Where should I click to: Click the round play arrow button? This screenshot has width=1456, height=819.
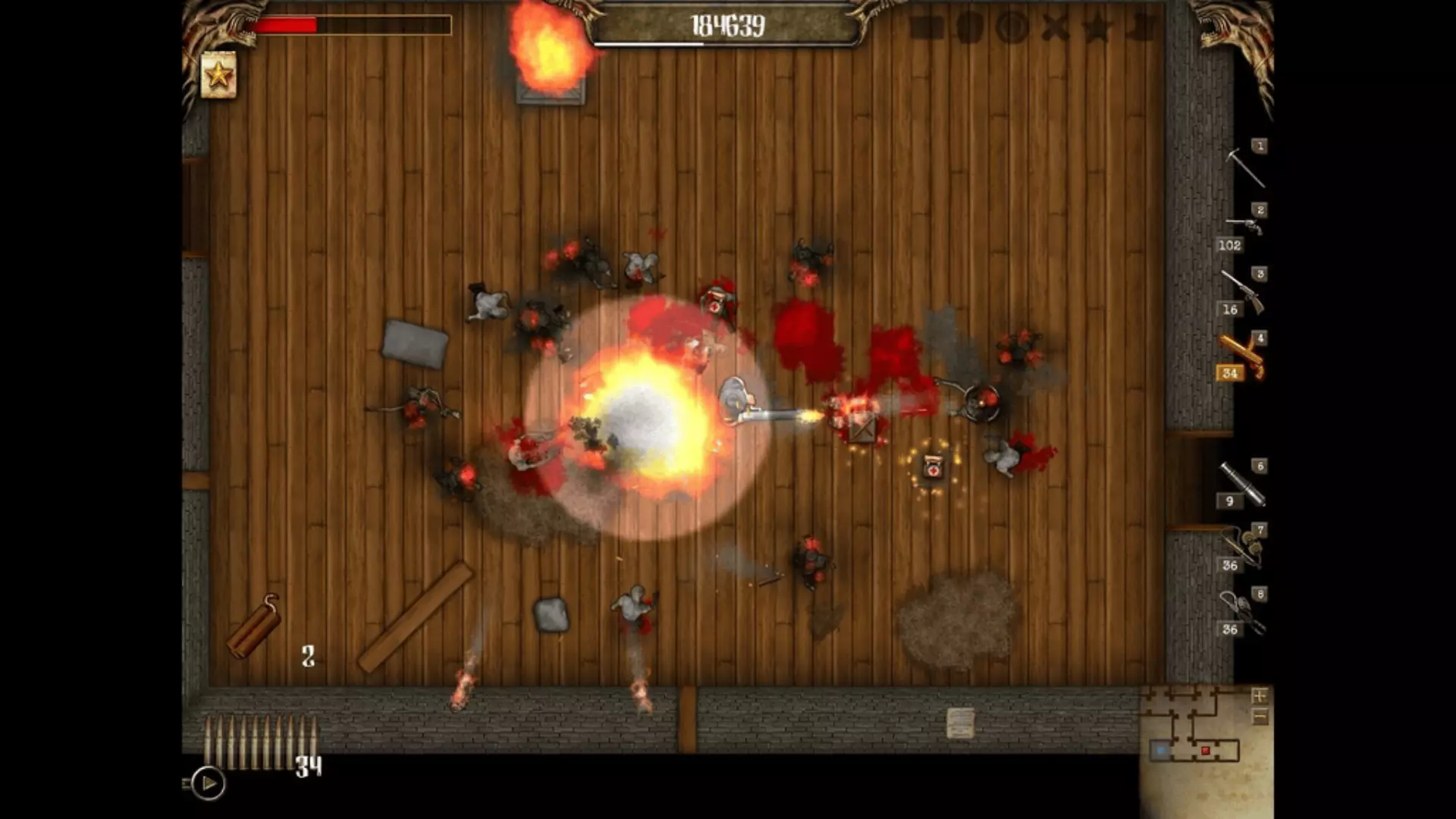pos(208,783)
